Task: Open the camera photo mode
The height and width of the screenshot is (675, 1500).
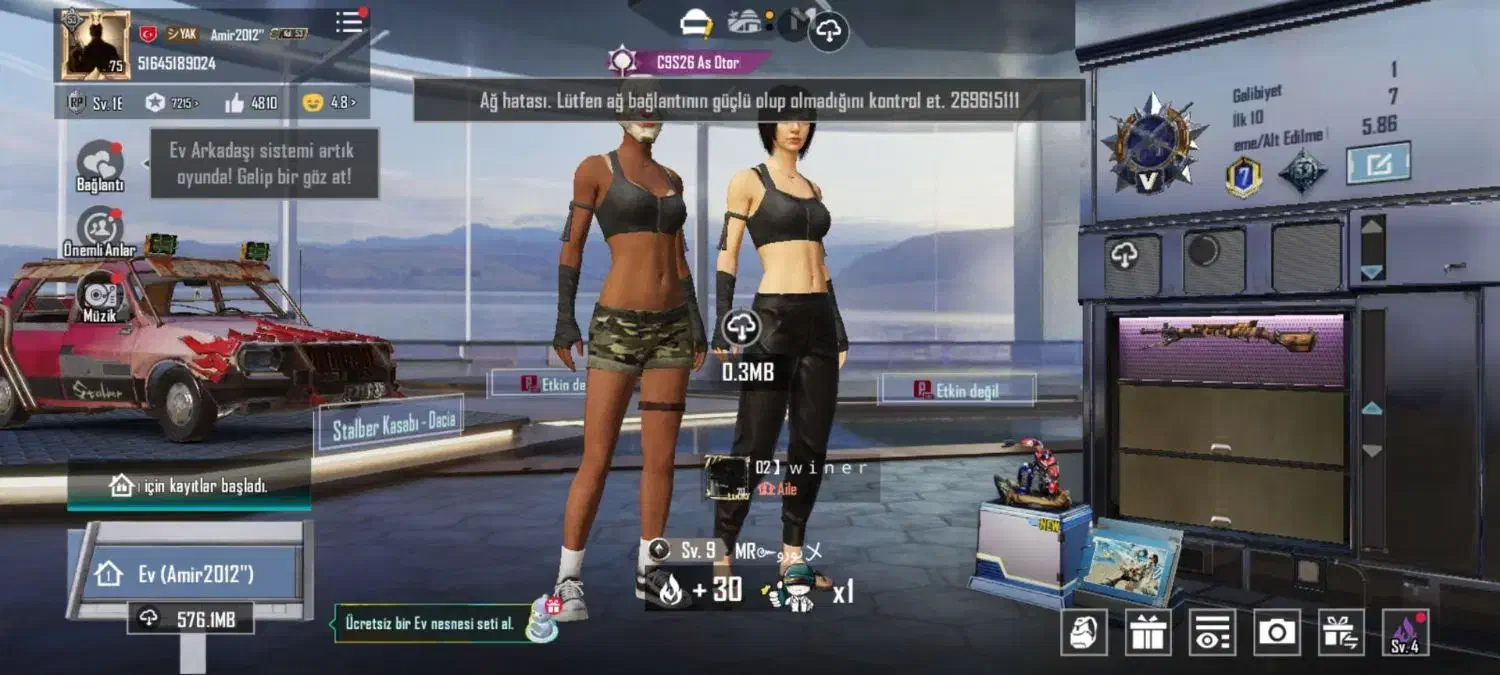Action: (1277, 632)
